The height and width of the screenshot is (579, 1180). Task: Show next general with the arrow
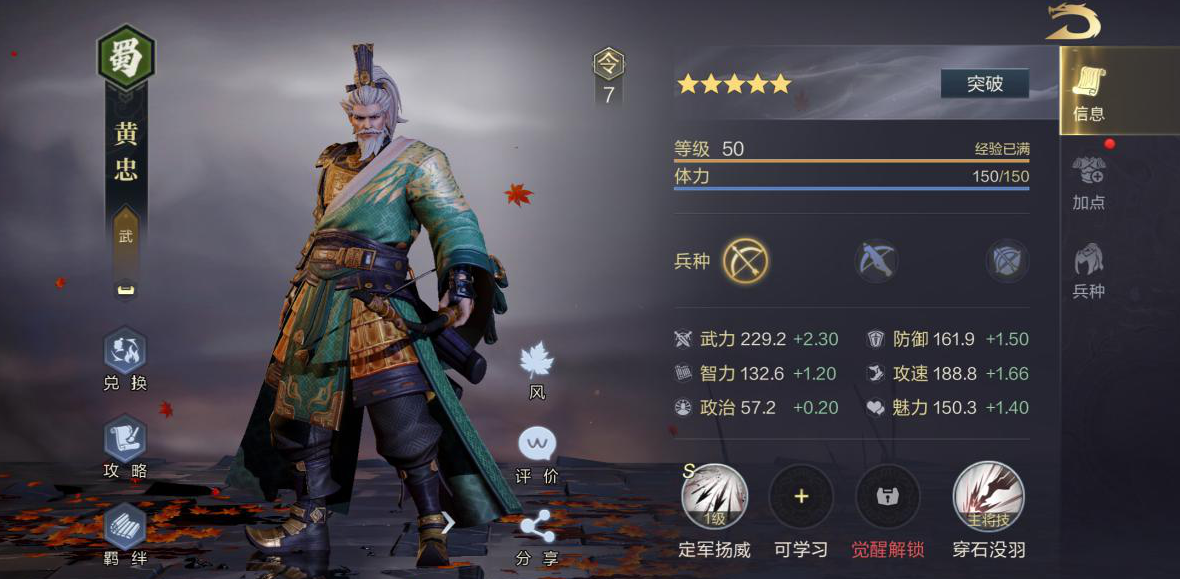tap(448, 522)
